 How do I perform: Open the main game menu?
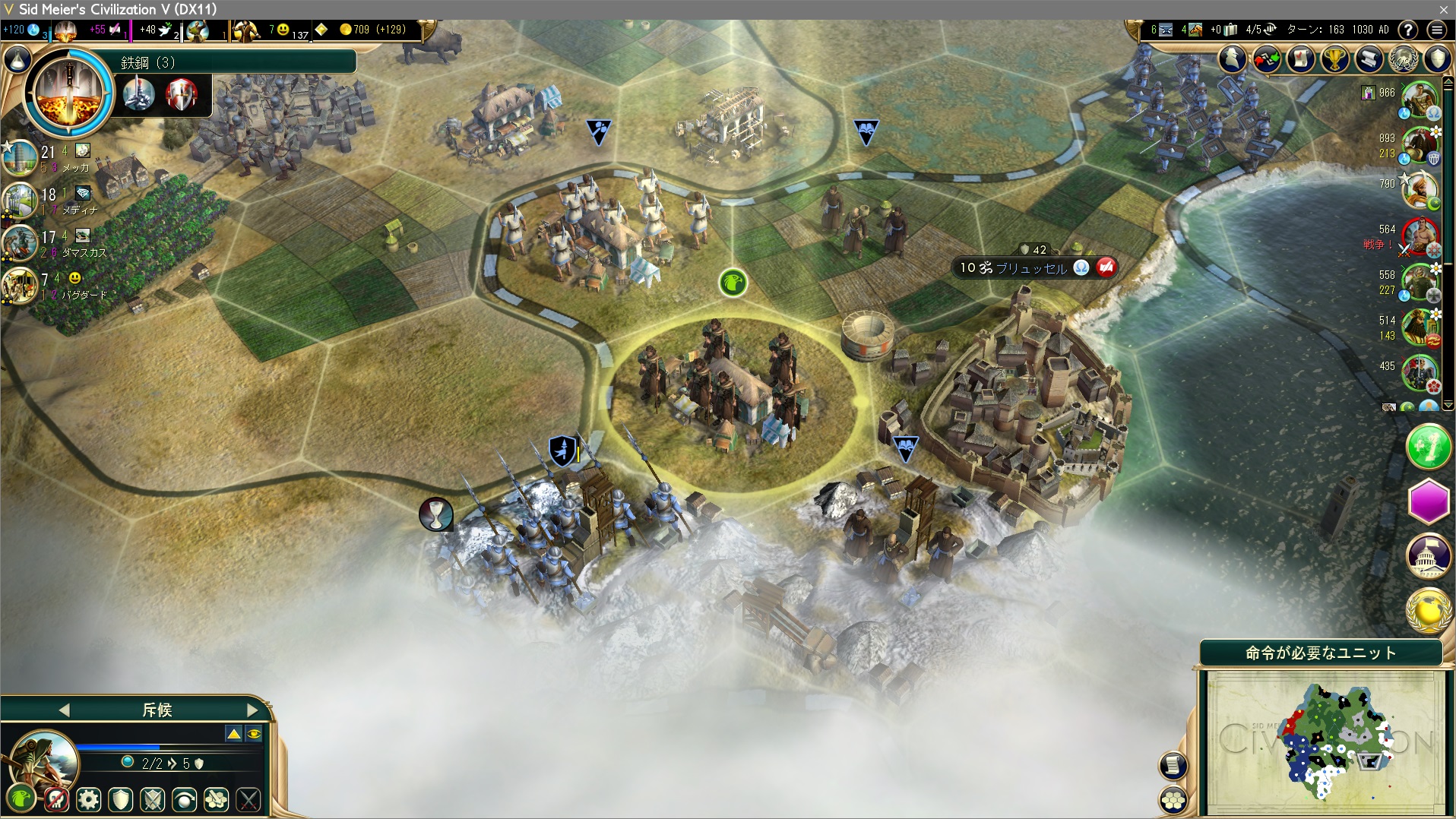pyautogui.click(x=1436, y=30)
